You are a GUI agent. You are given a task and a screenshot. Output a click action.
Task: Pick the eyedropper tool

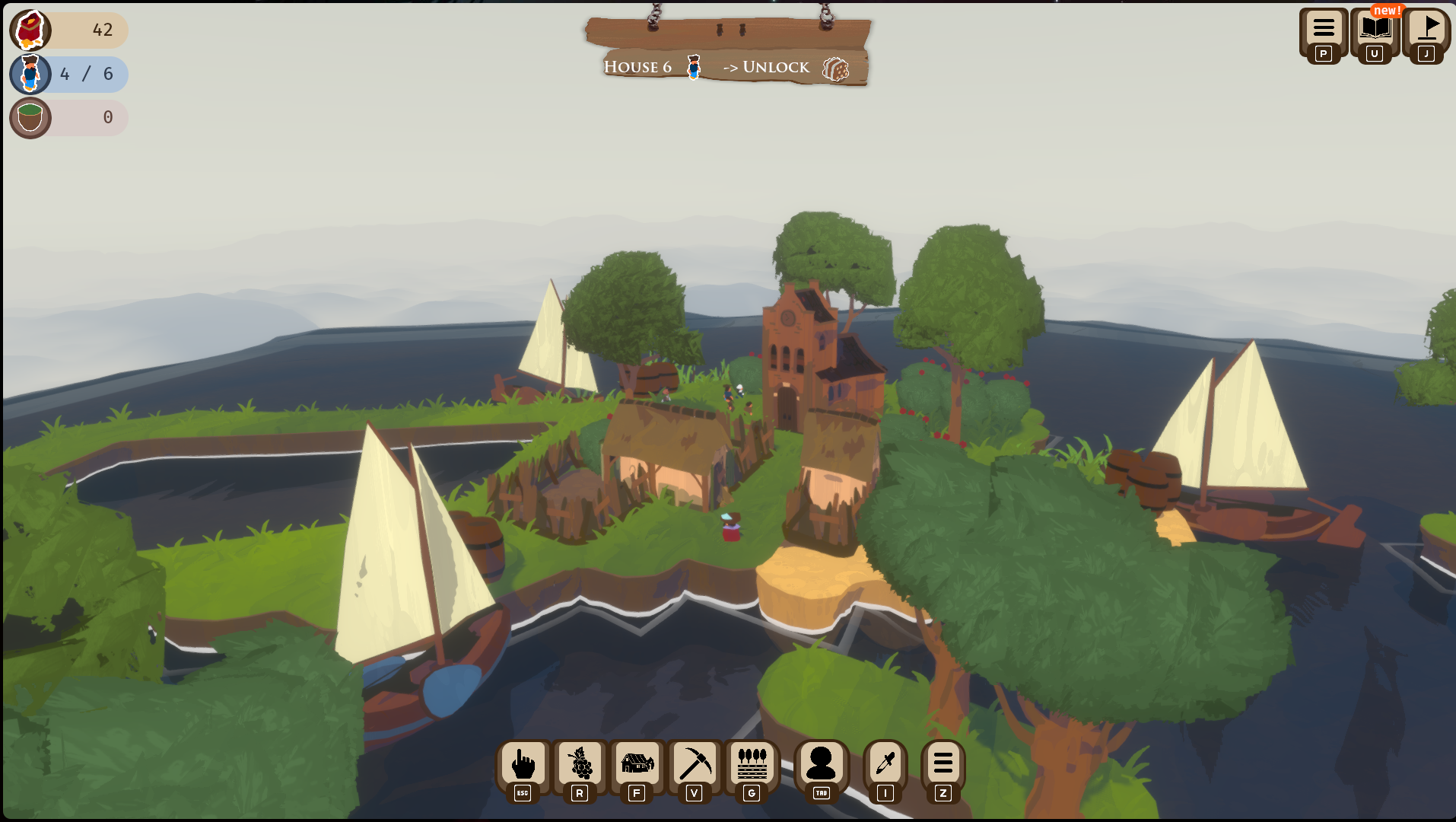click(x=885, y=764)
